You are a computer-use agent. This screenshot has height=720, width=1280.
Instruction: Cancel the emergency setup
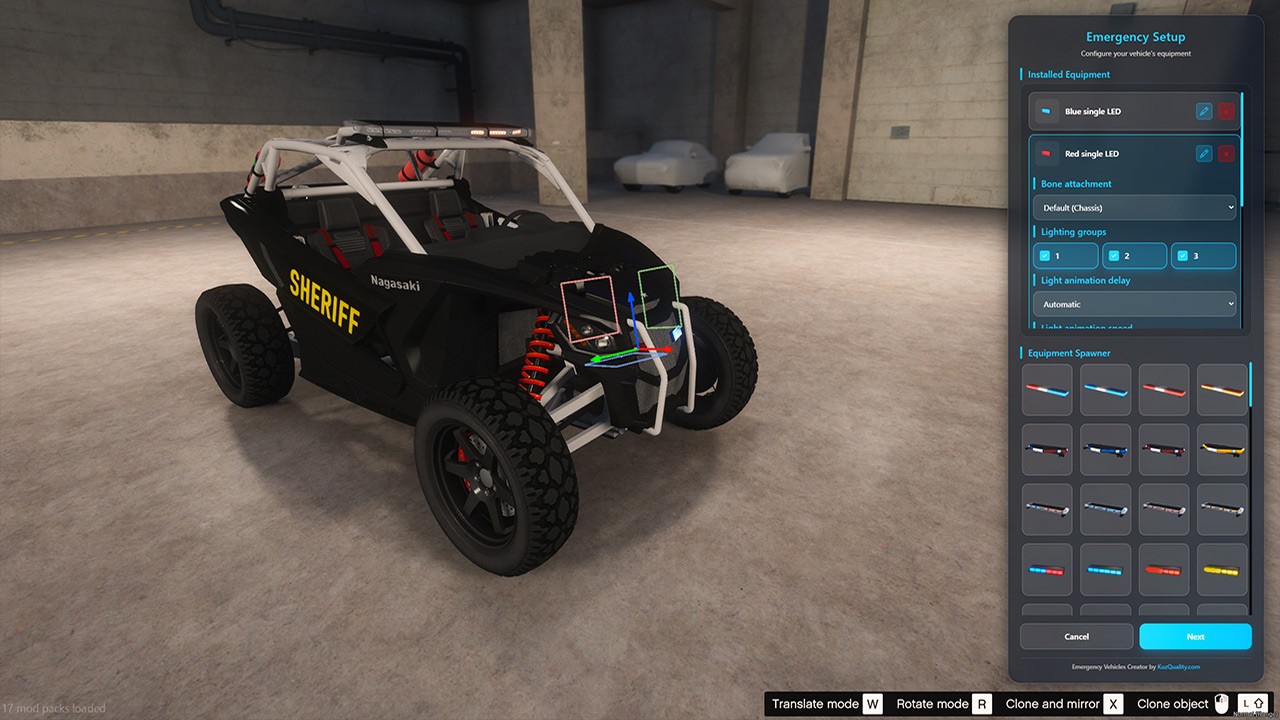coord(1076,636)
